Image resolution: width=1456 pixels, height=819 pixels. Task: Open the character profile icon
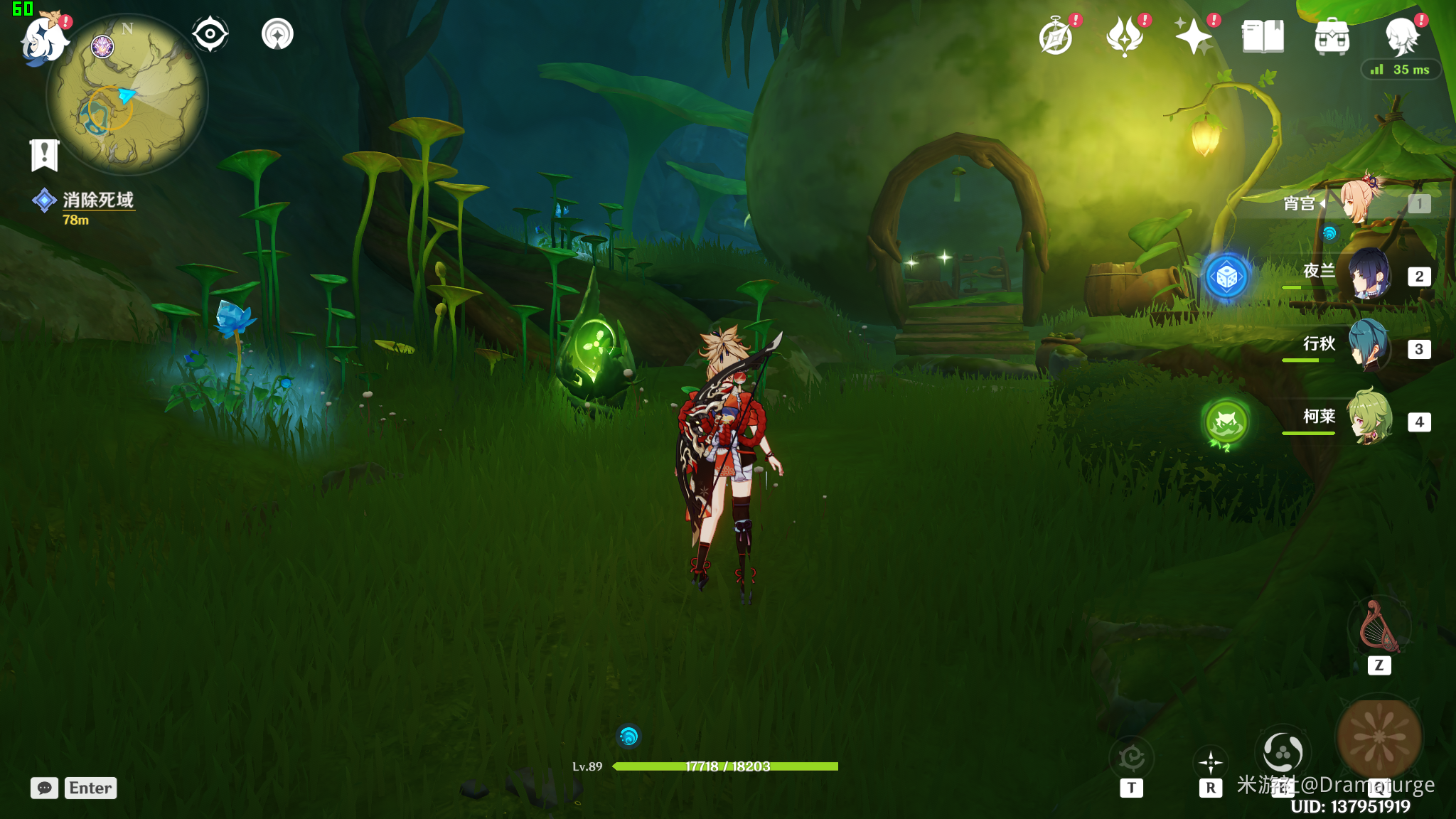click(1401, 37)
